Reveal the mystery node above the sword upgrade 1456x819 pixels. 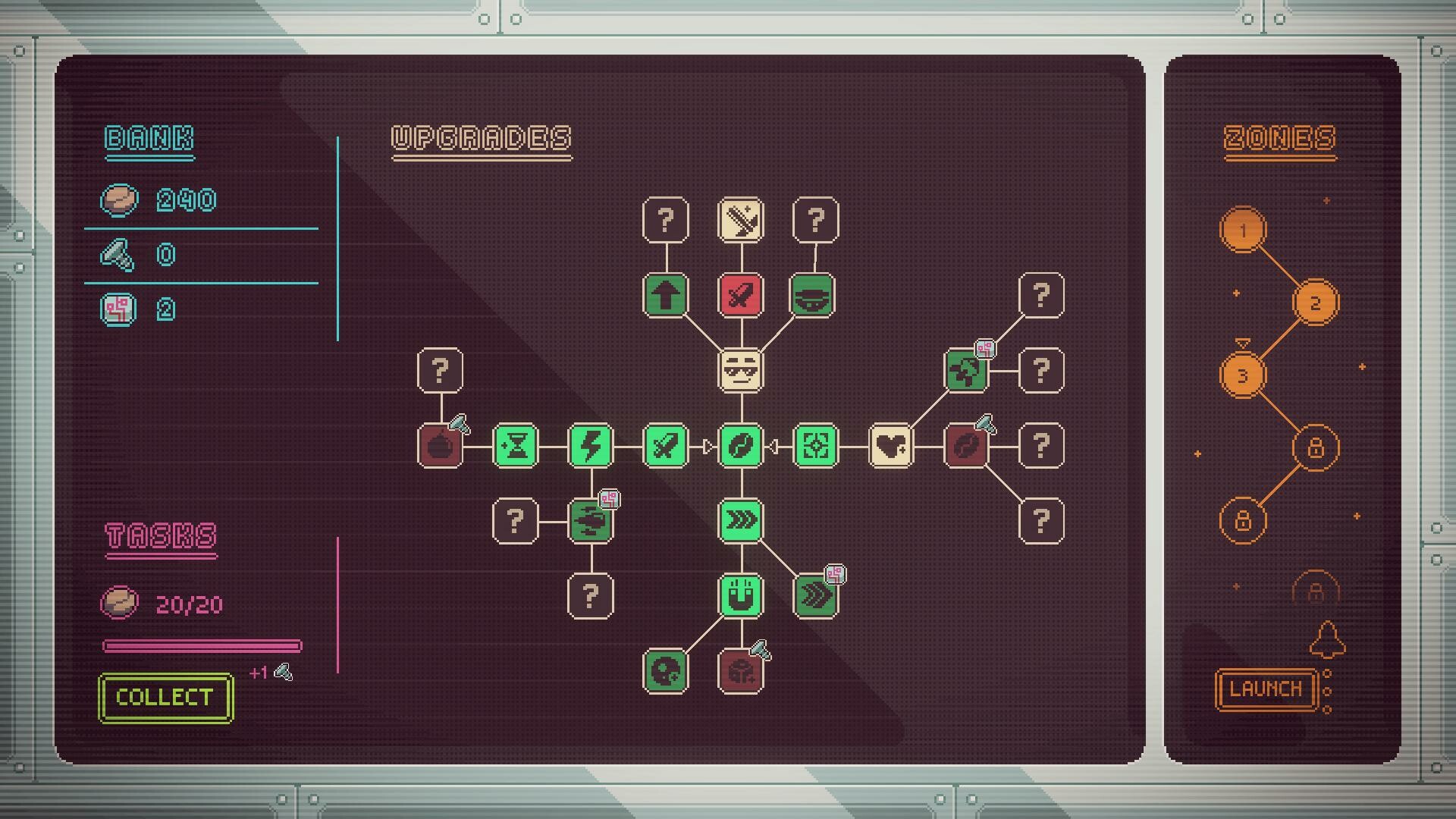pyautogui.click(x=666, y=218)
